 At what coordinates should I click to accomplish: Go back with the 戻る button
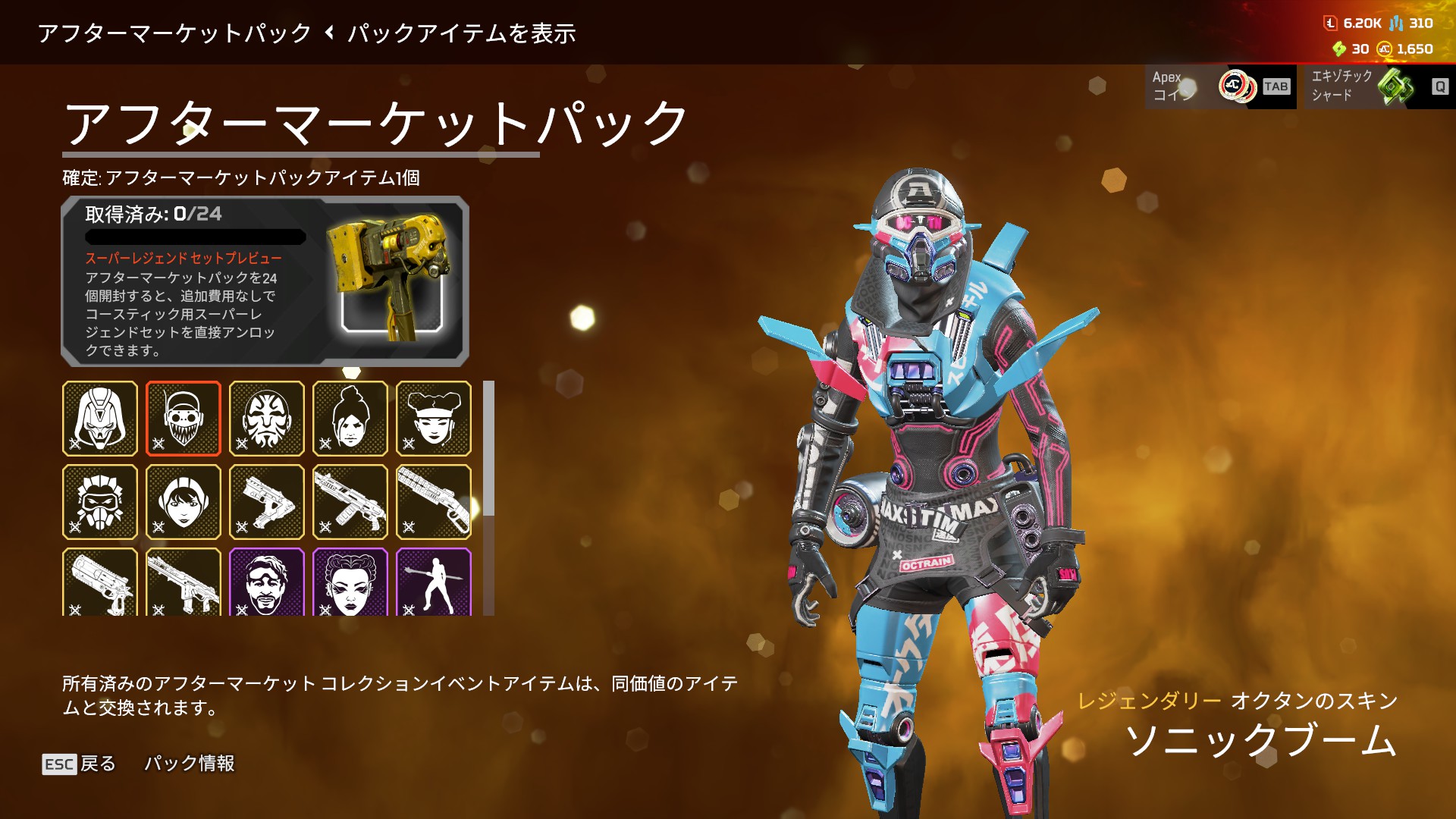point(80,764)
